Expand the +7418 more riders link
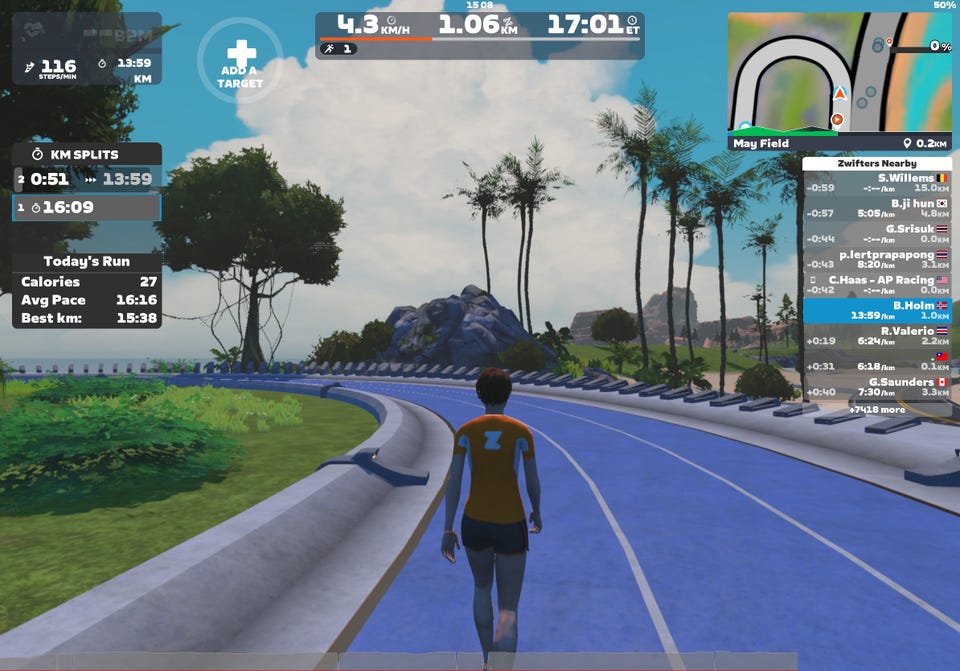This screenshot has height=671, width=960. click(877, 410)
